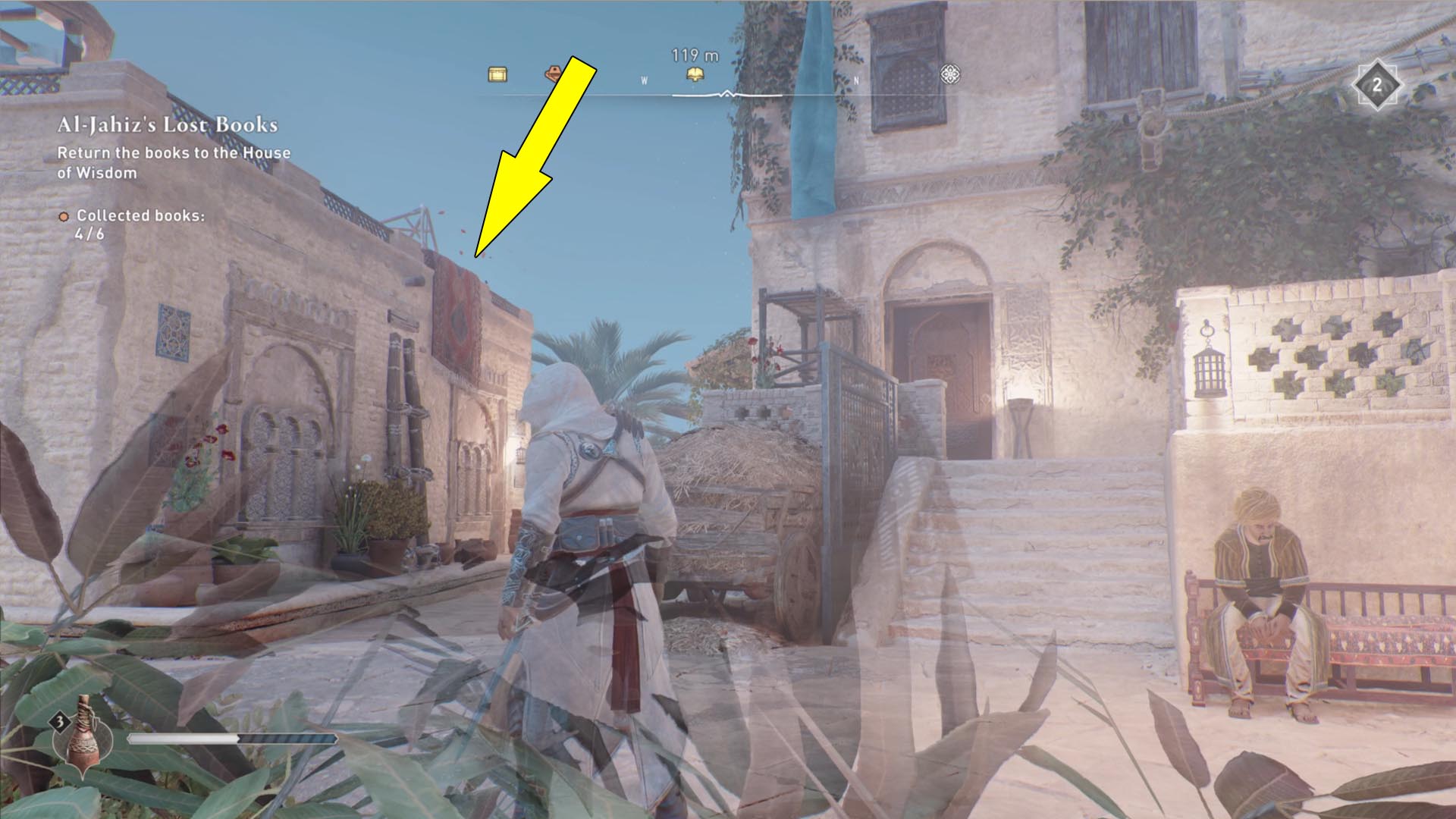Screen dimensions: 1456x819
Task: Toggle the orange objective marker beside Collected books
Action: pos(65,217)
